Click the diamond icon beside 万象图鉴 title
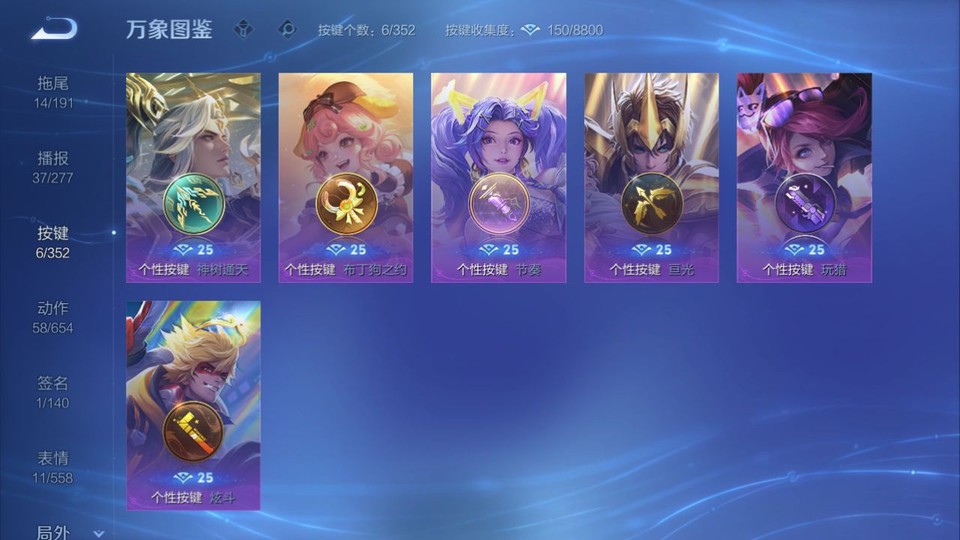 point(243,29)
